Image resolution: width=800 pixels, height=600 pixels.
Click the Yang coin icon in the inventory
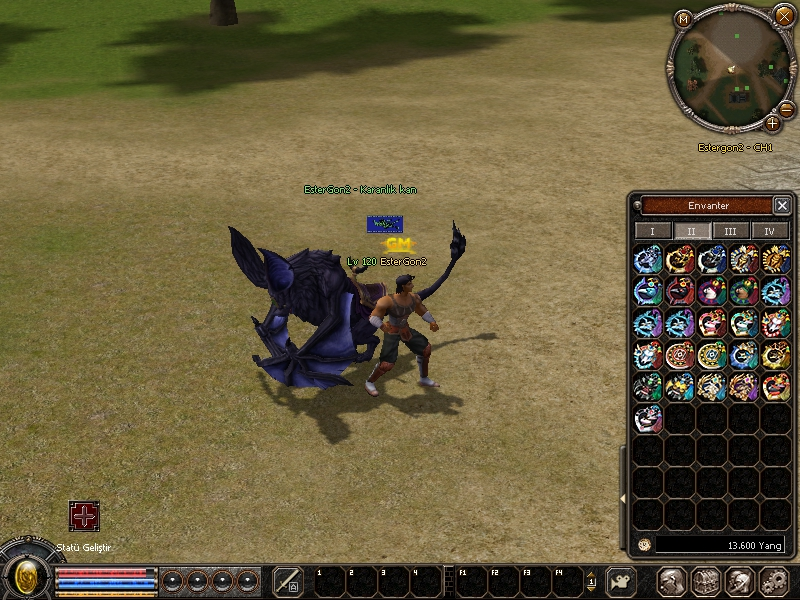click(x=645, y=545)
